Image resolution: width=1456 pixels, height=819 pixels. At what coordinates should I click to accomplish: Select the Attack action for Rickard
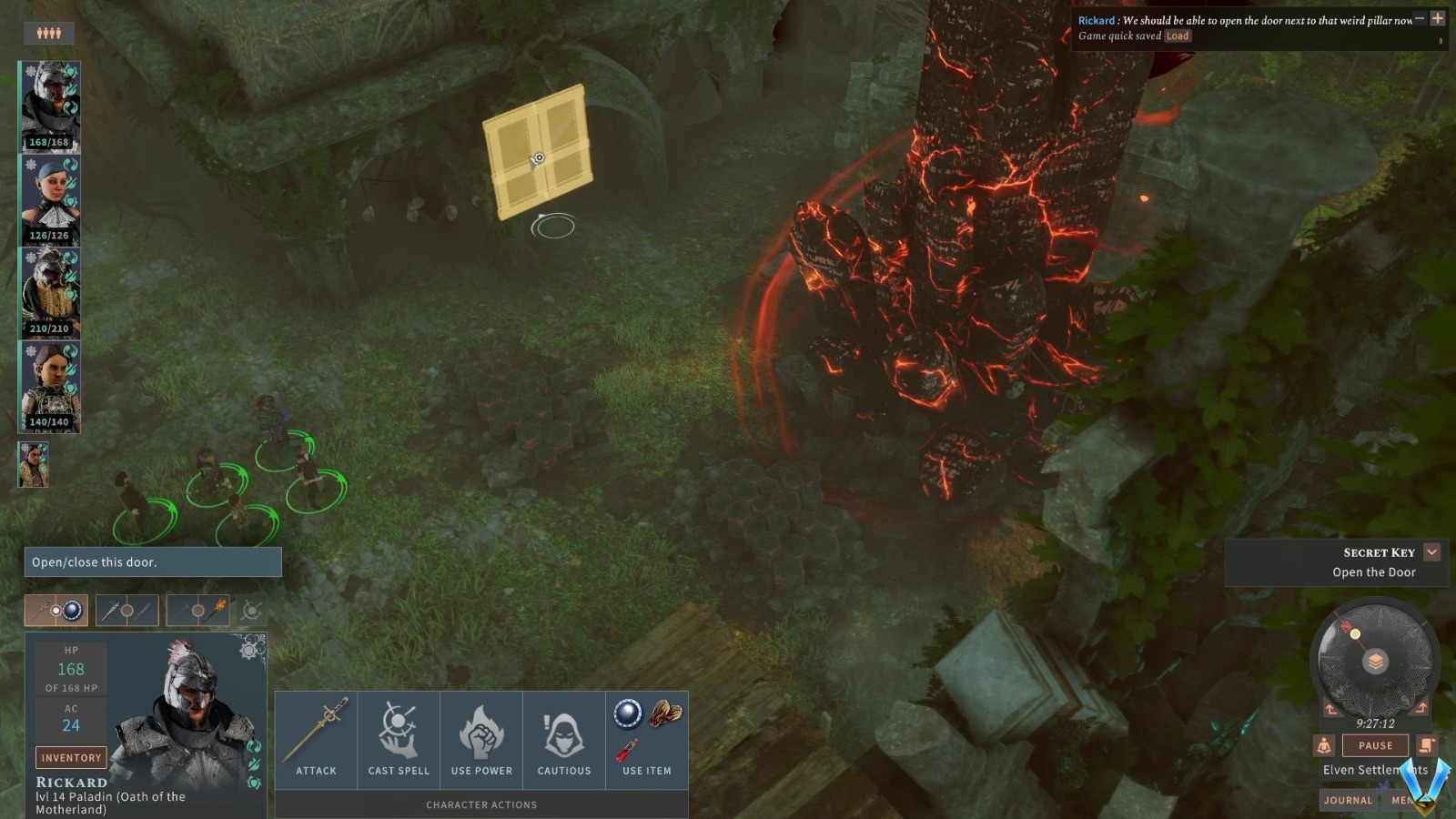(316, 739)
